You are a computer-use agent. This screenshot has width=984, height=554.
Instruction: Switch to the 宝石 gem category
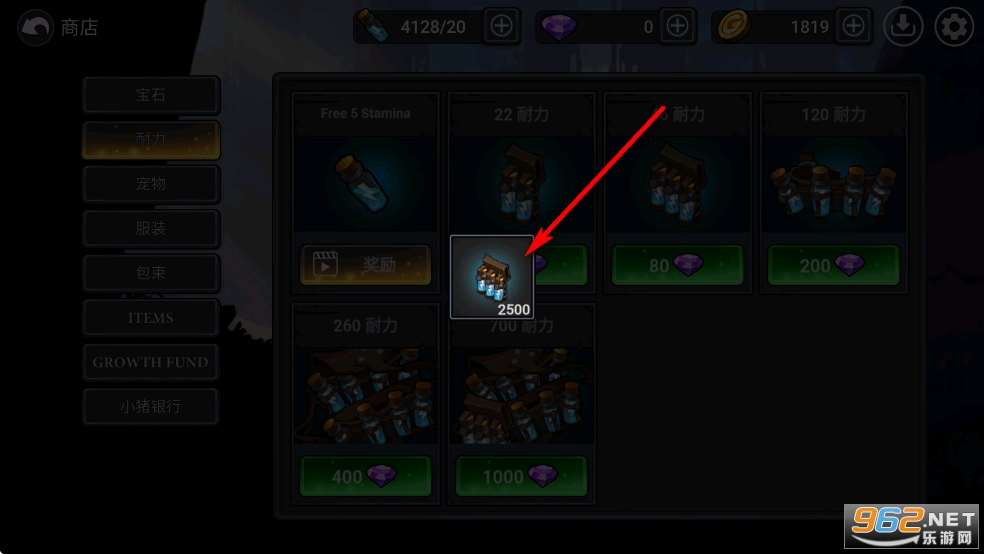(x=151, y=96)
